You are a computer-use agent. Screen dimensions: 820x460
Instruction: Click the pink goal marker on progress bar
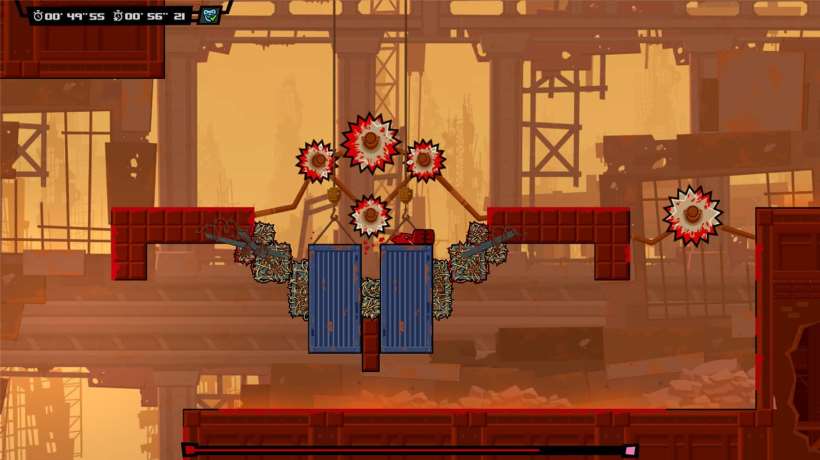[630, 451]
